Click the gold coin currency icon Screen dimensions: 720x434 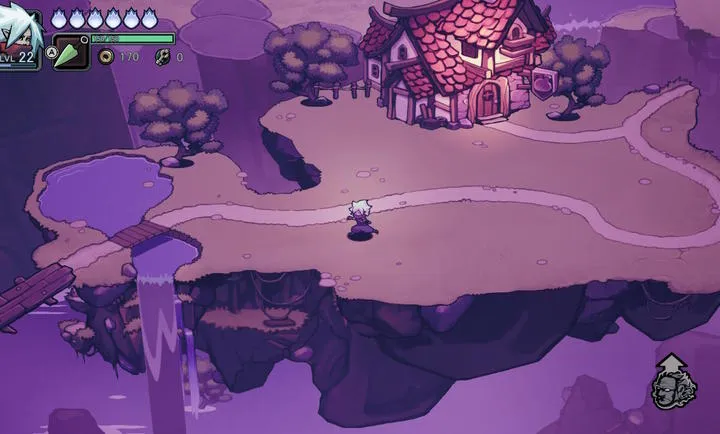click(105, 57)
